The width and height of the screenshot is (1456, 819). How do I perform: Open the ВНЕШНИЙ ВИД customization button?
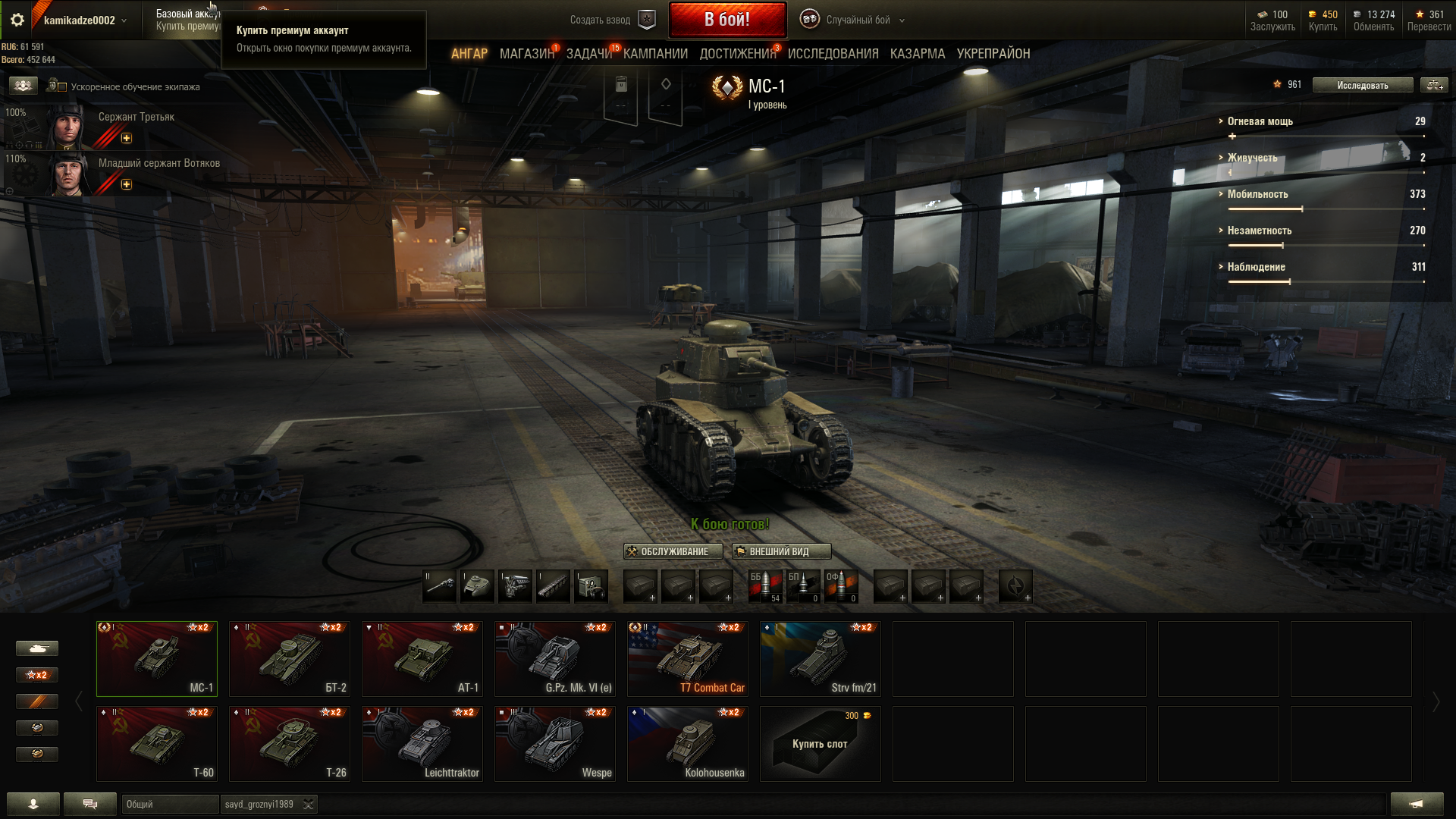[780, 551]
